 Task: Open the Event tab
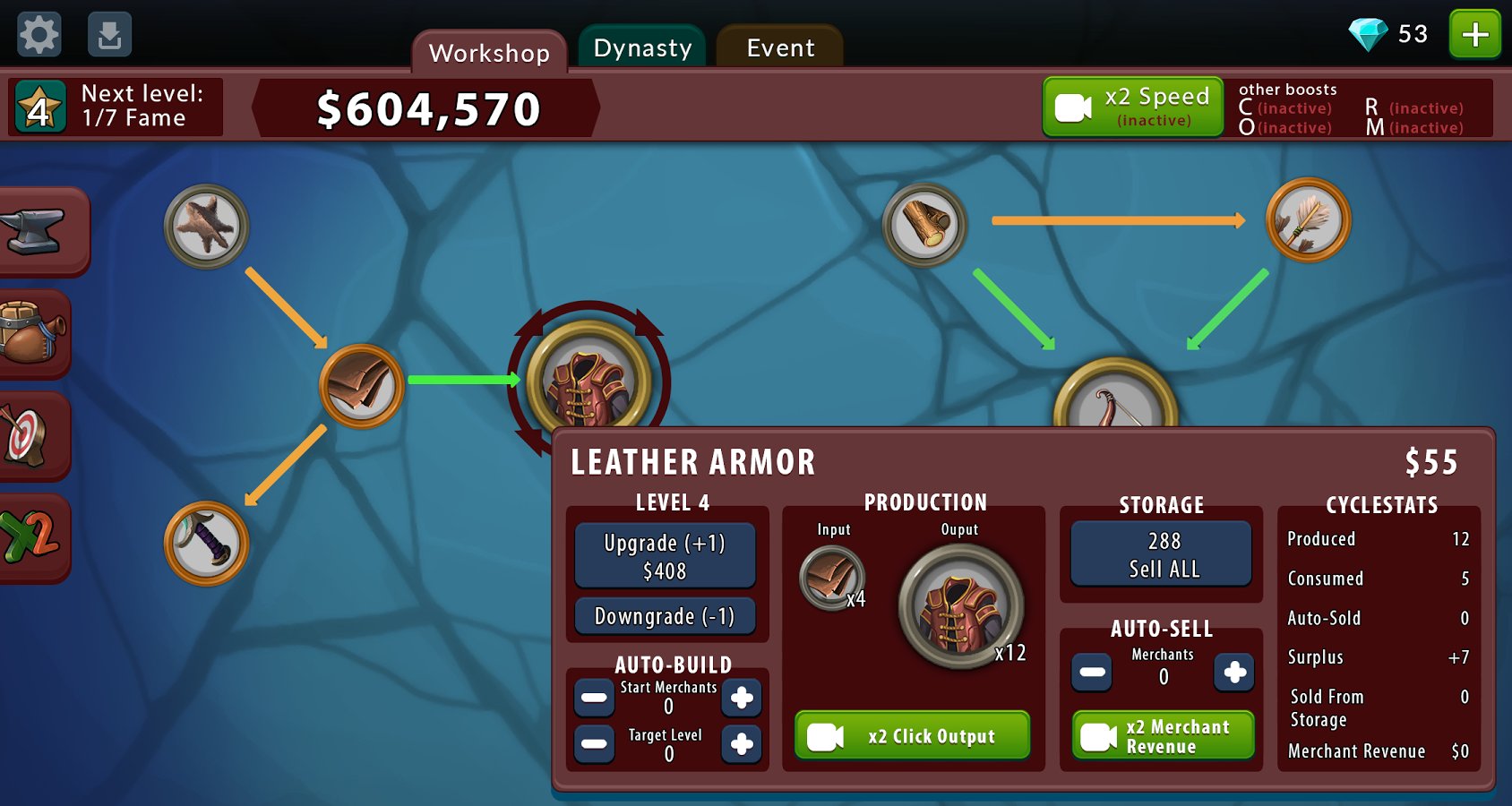click(x=780, y=48)
